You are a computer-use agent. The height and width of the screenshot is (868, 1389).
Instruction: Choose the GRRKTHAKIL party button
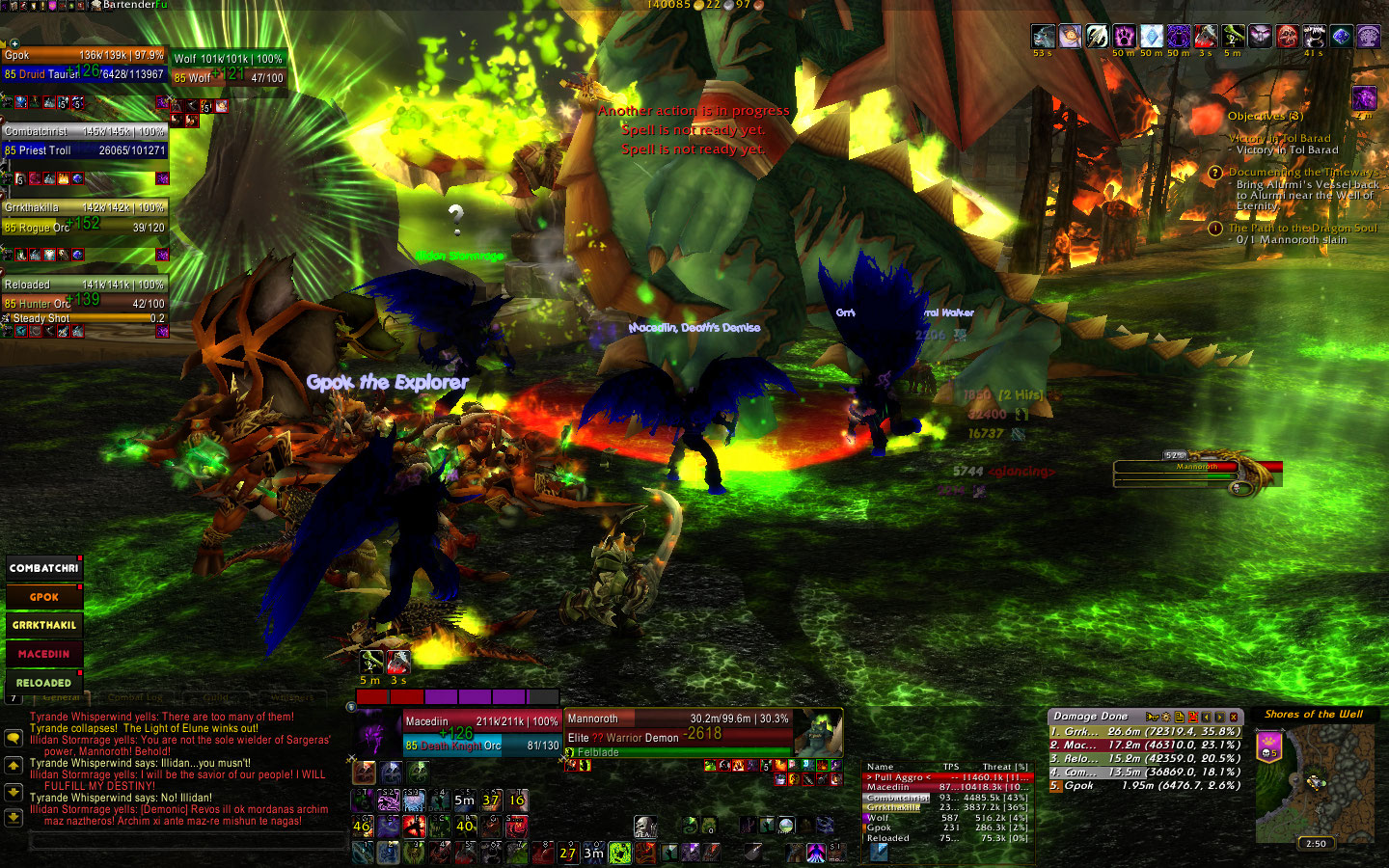coord(44,625)
